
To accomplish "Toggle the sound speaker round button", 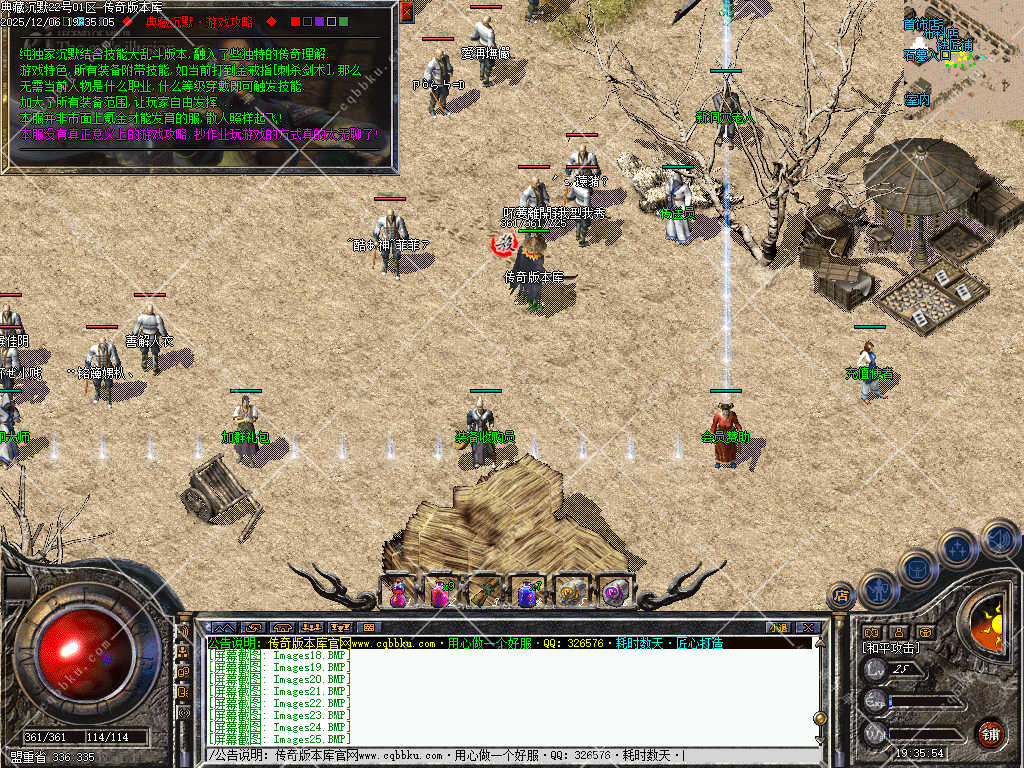I will 998,538.
